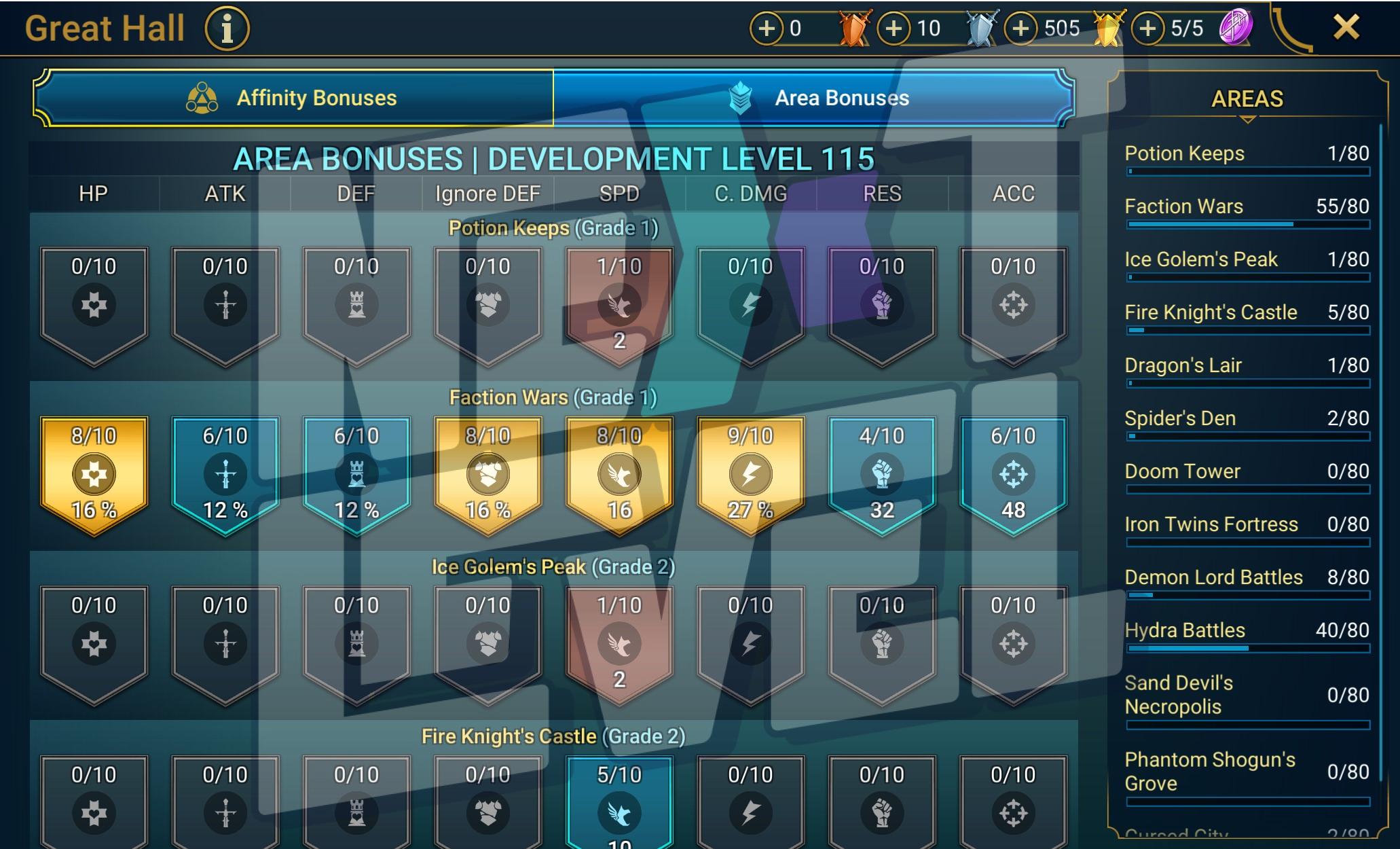Open Dragon's Lair area entry

1247,367
